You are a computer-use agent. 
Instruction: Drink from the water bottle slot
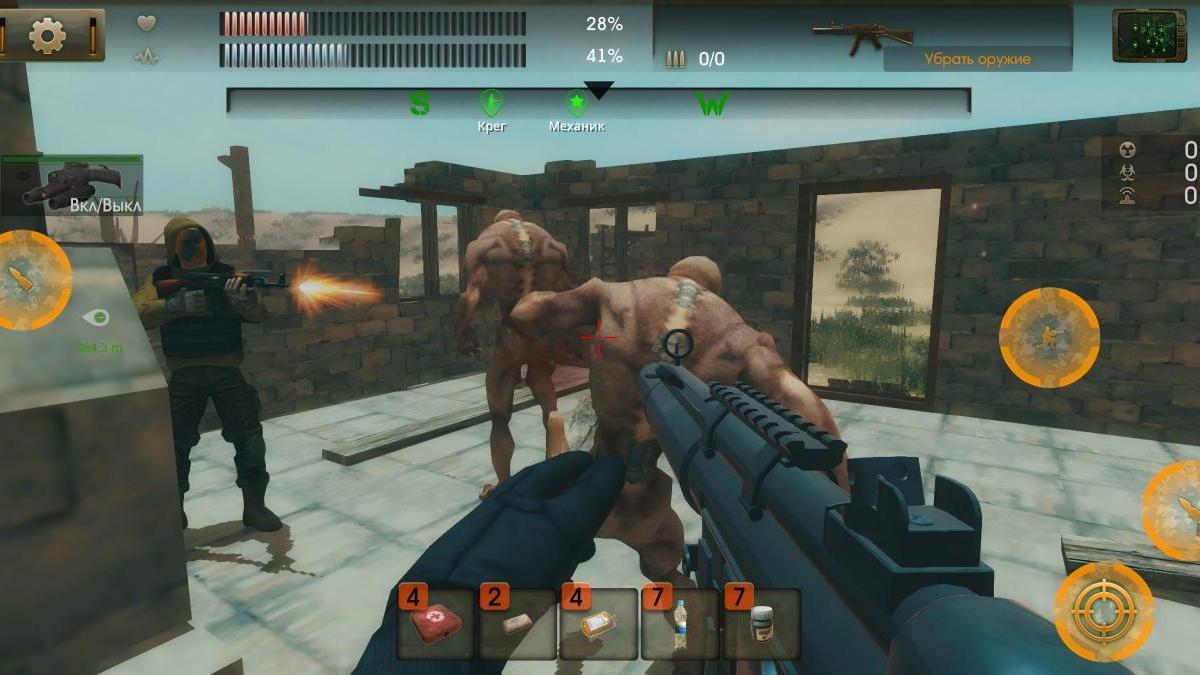coord(680,624)
